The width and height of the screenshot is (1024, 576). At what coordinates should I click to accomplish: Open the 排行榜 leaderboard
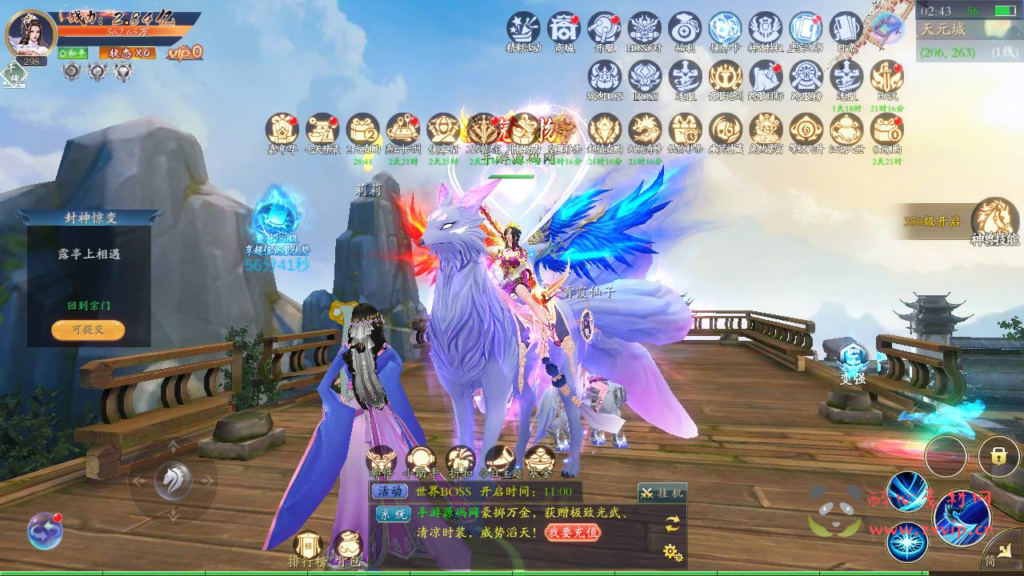click(x=308, y=549)
